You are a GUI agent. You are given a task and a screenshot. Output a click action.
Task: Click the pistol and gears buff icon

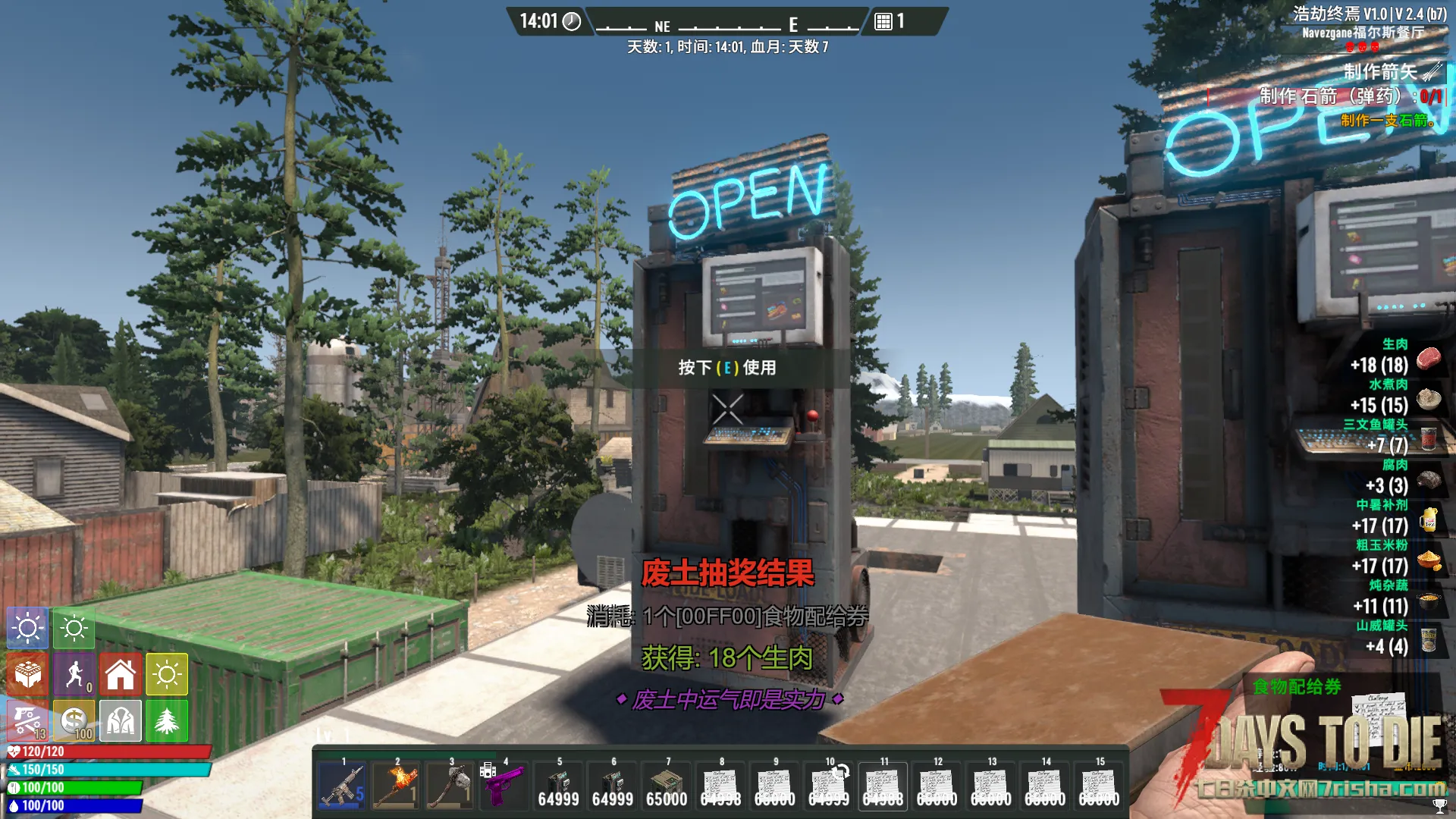28,720
